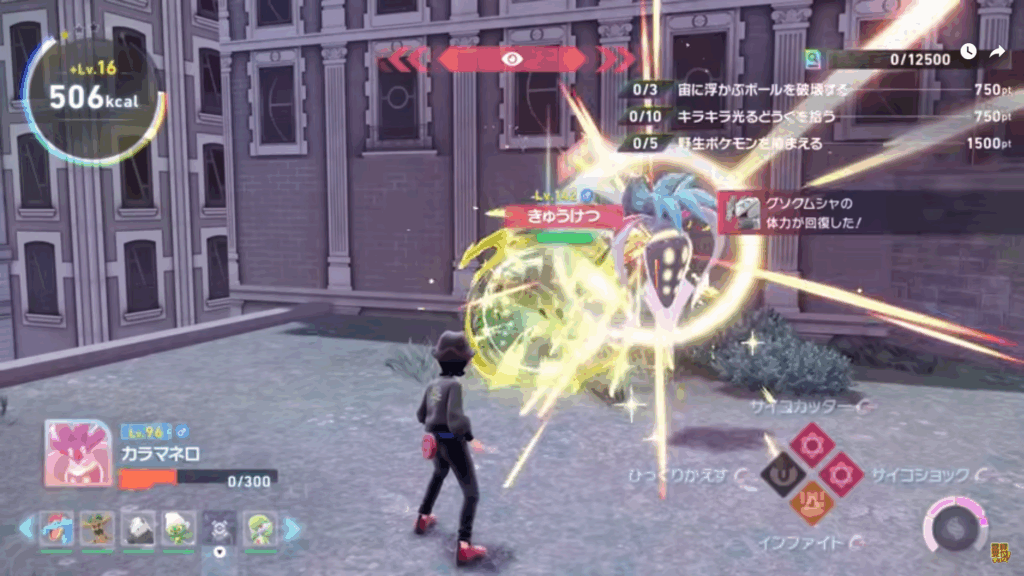Use the サイコショック move
The image size is (1024, 576).
click(x=842, y=473)
